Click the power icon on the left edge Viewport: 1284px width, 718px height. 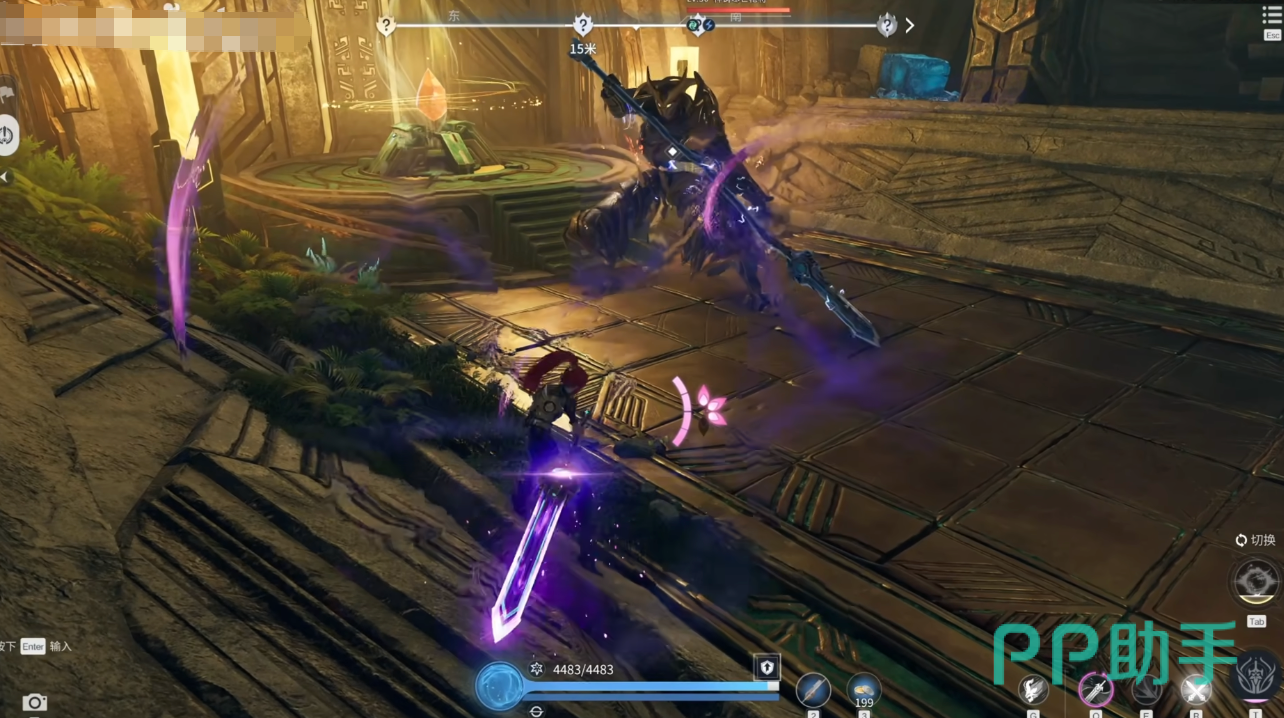tap(7, 135)
